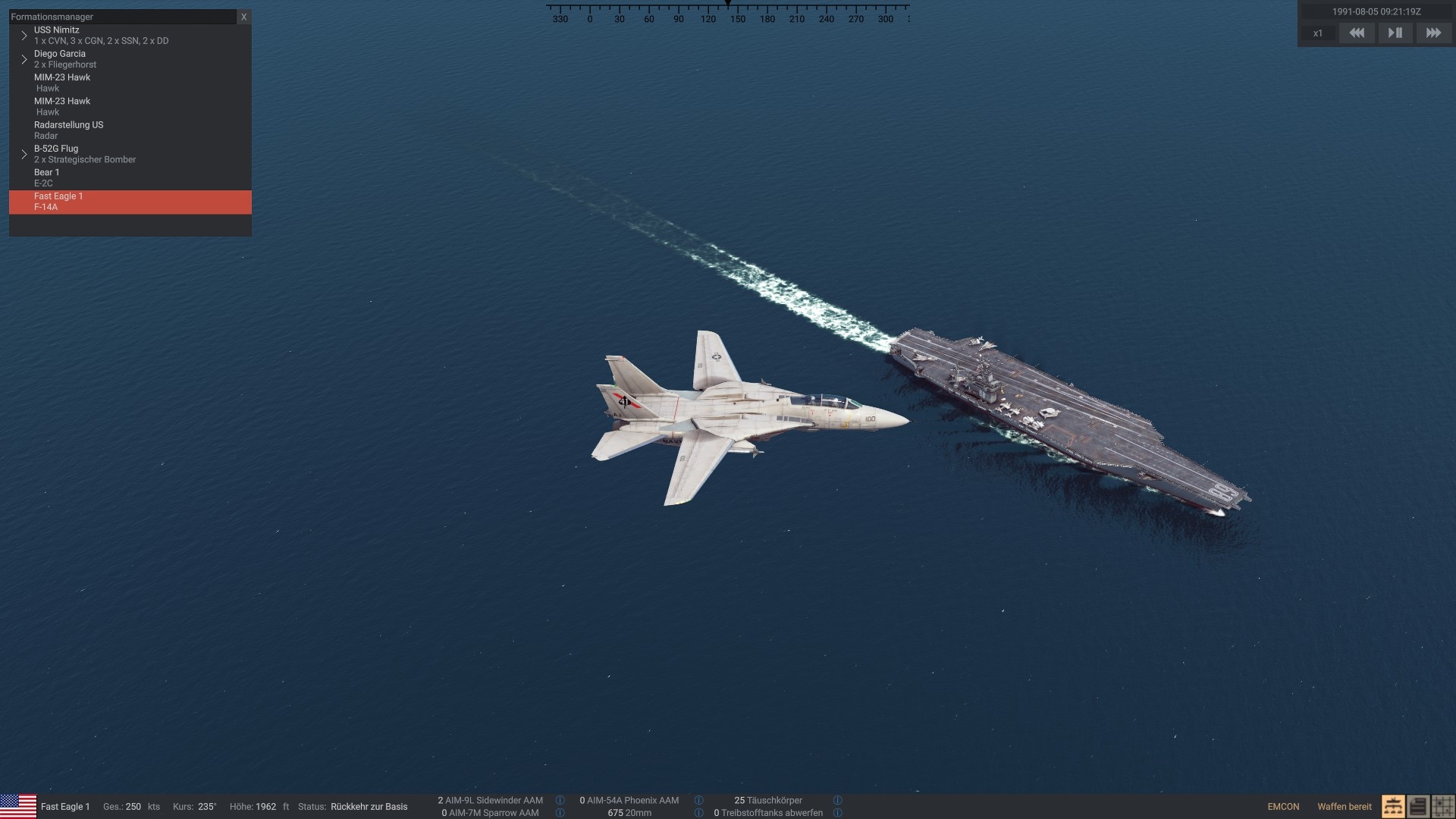
Task: Open the document log icon
Action: pyautogui.click(x=1417, y=806)
